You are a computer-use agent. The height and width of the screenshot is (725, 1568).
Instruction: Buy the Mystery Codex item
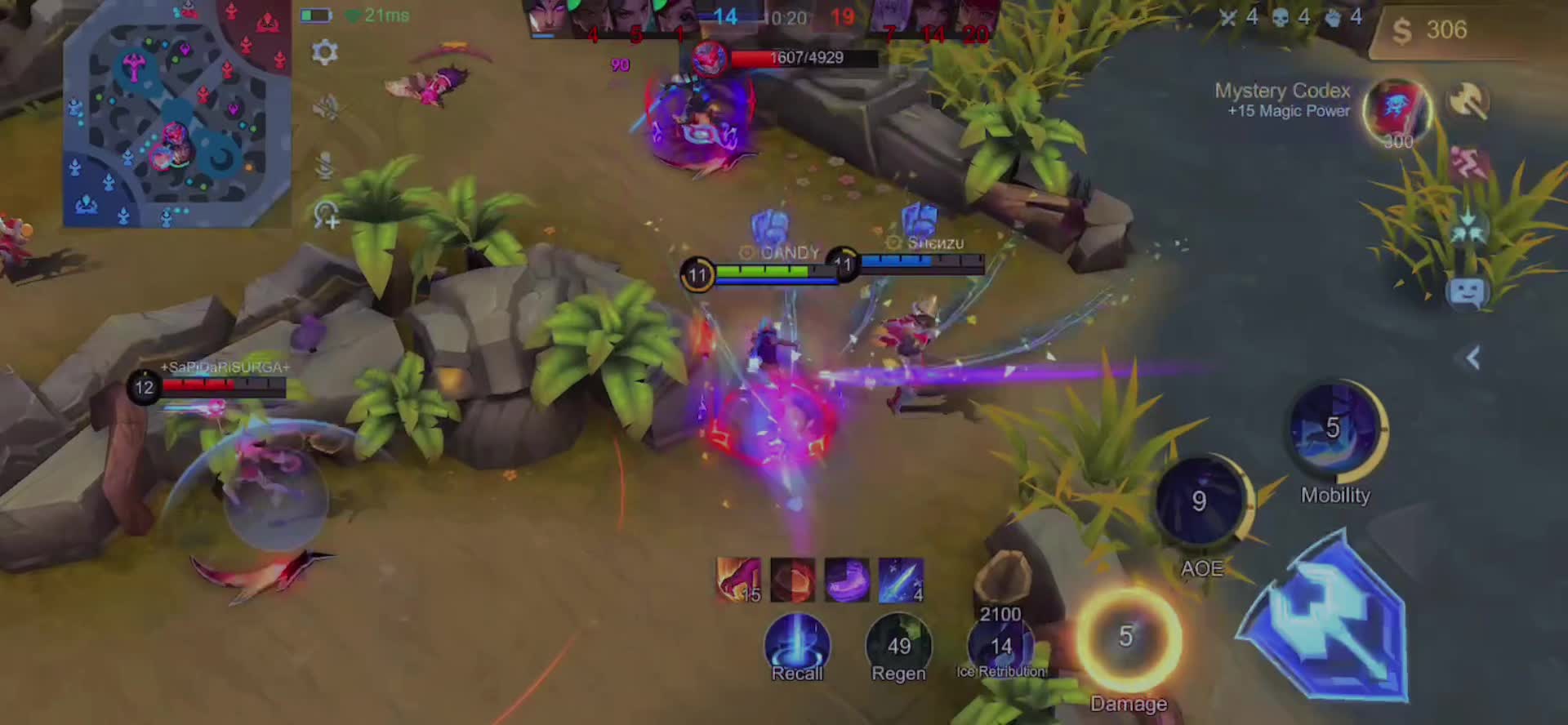[x=1396, y=113]
